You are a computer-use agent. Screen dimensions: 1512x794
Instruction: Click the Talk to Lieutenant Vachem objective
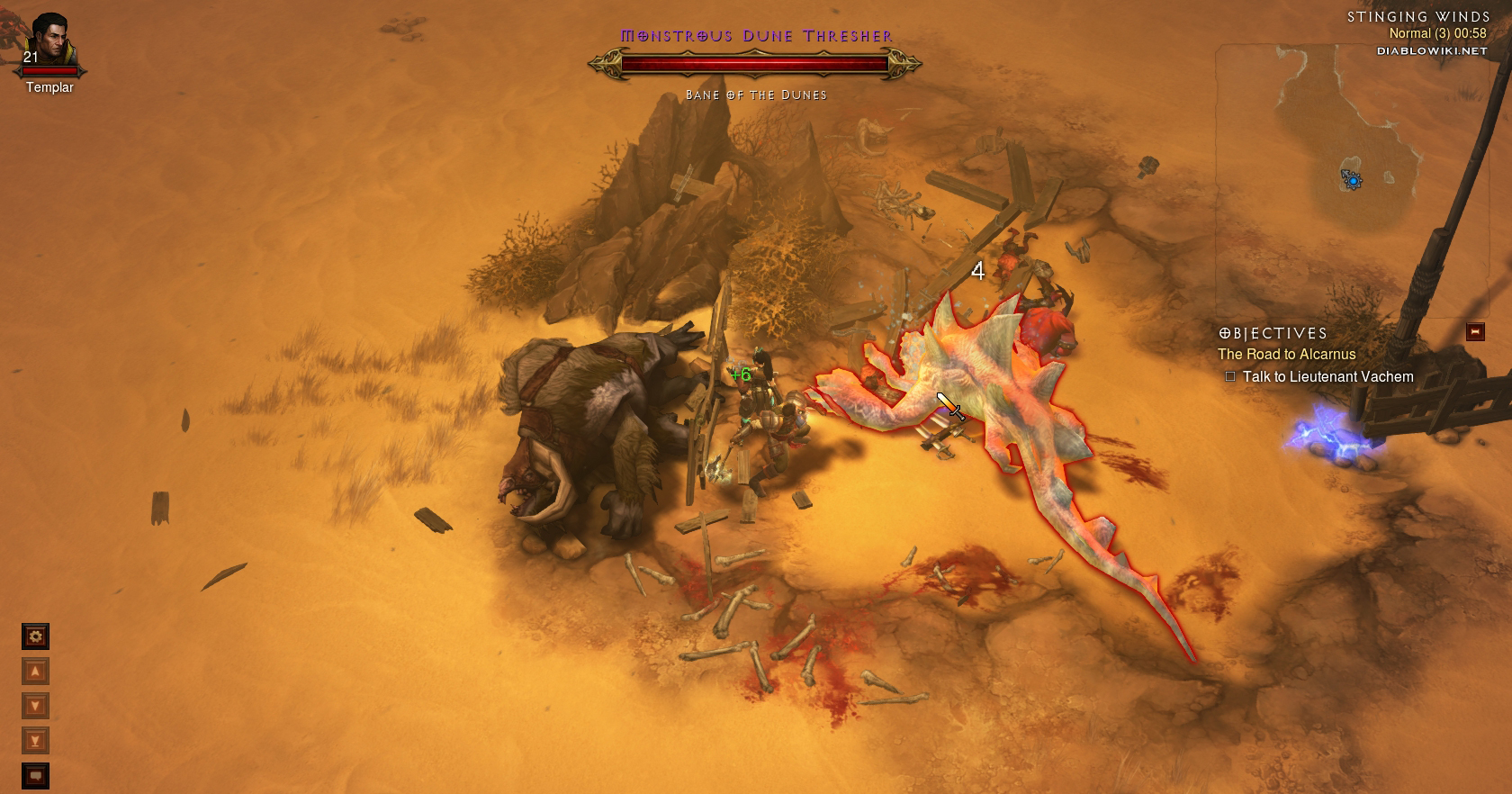(1327, 377)
